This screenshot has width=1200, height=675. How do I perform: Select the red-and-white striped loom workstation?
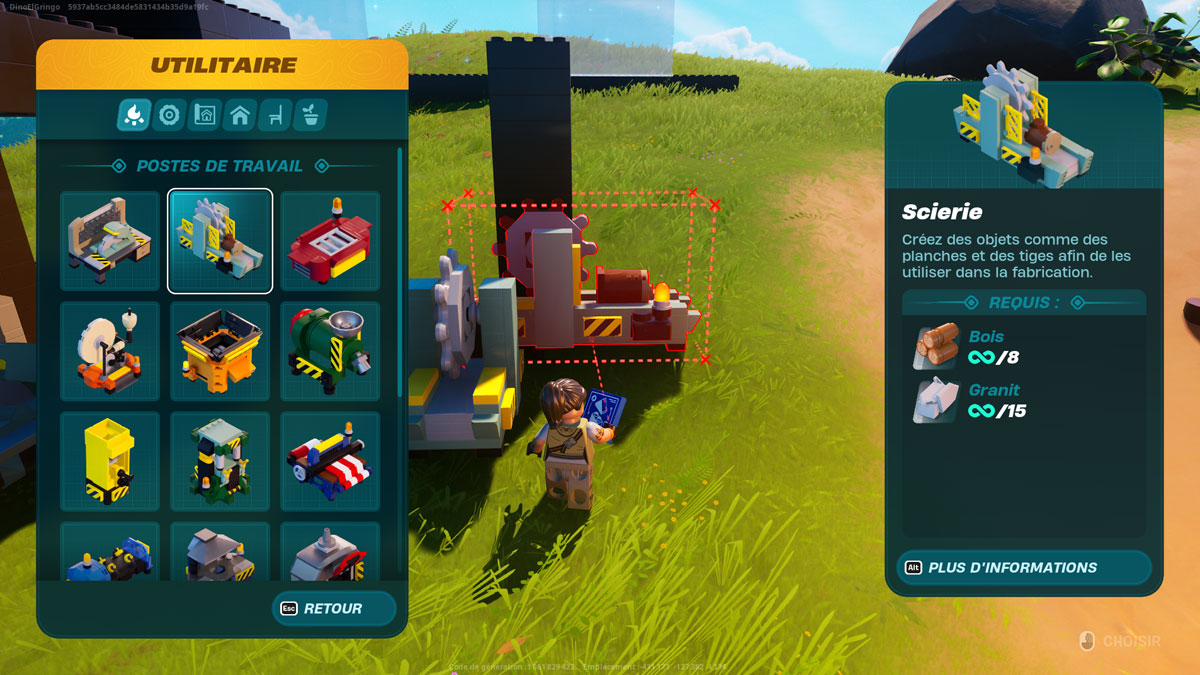(x=330, y=461)
